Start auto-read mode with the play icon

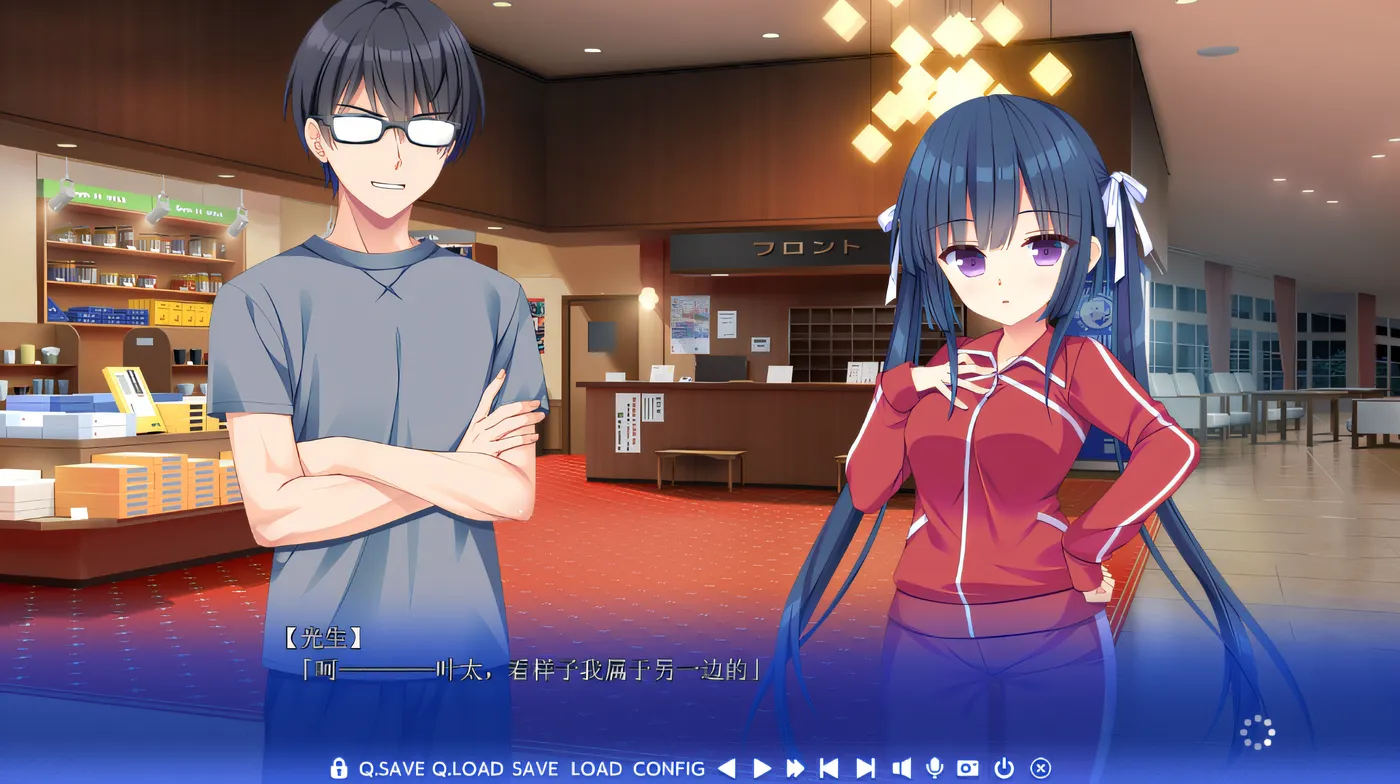(762, 768)
